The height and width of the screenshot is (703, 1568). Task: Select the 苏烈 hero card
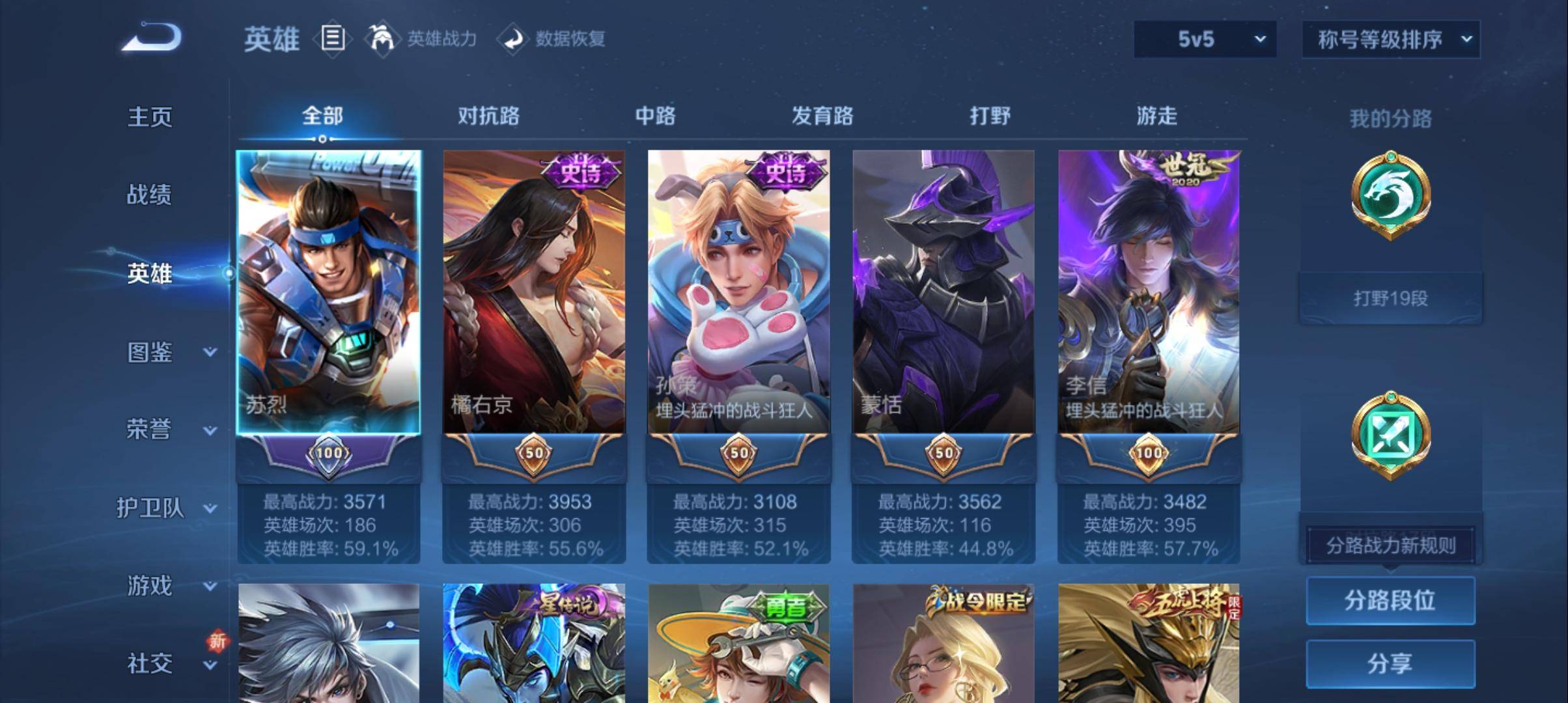point(328,293)
